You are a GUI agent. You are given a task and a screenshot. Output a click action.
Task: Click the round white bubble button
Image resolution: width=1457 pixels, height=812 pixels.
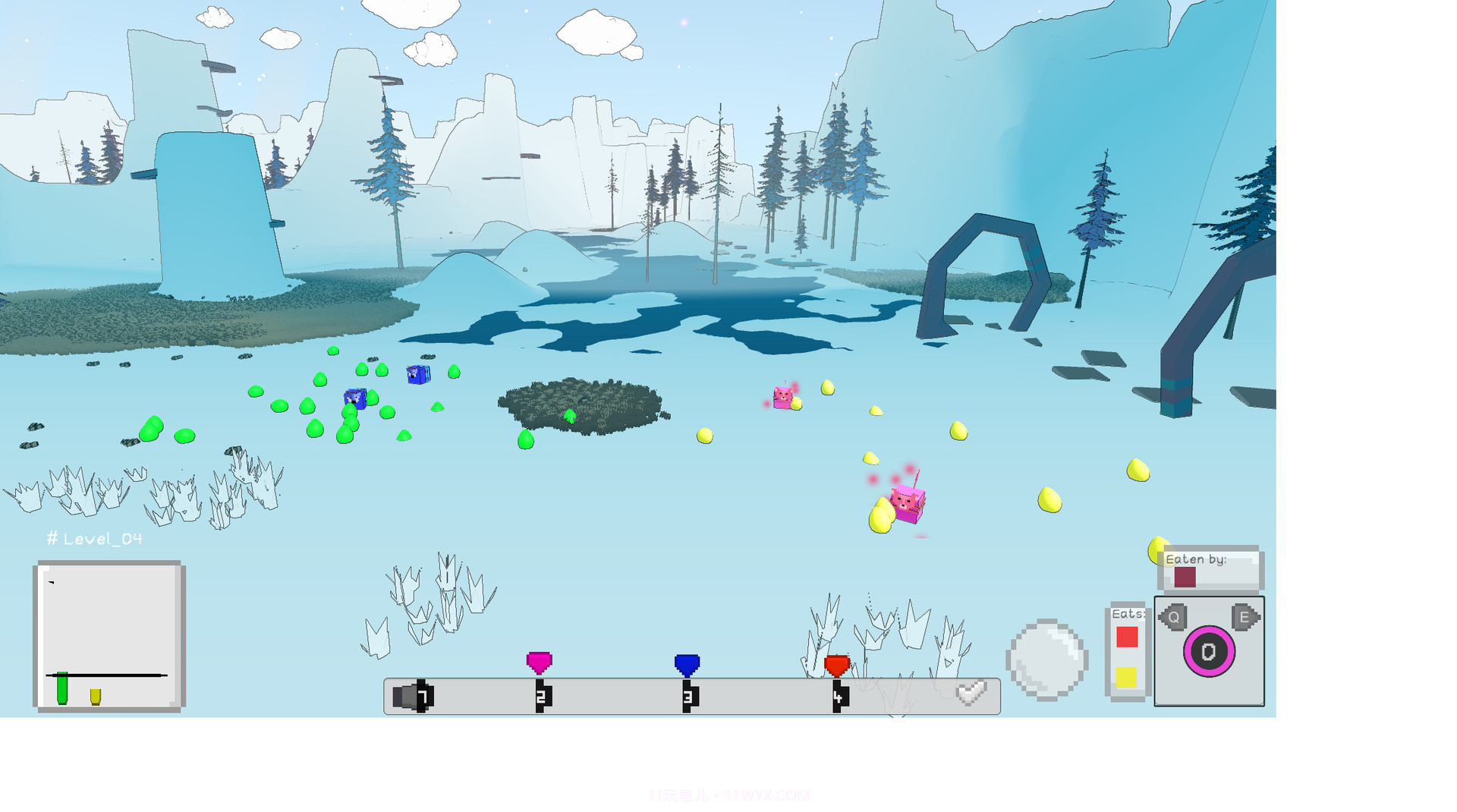pos(1047,659)
